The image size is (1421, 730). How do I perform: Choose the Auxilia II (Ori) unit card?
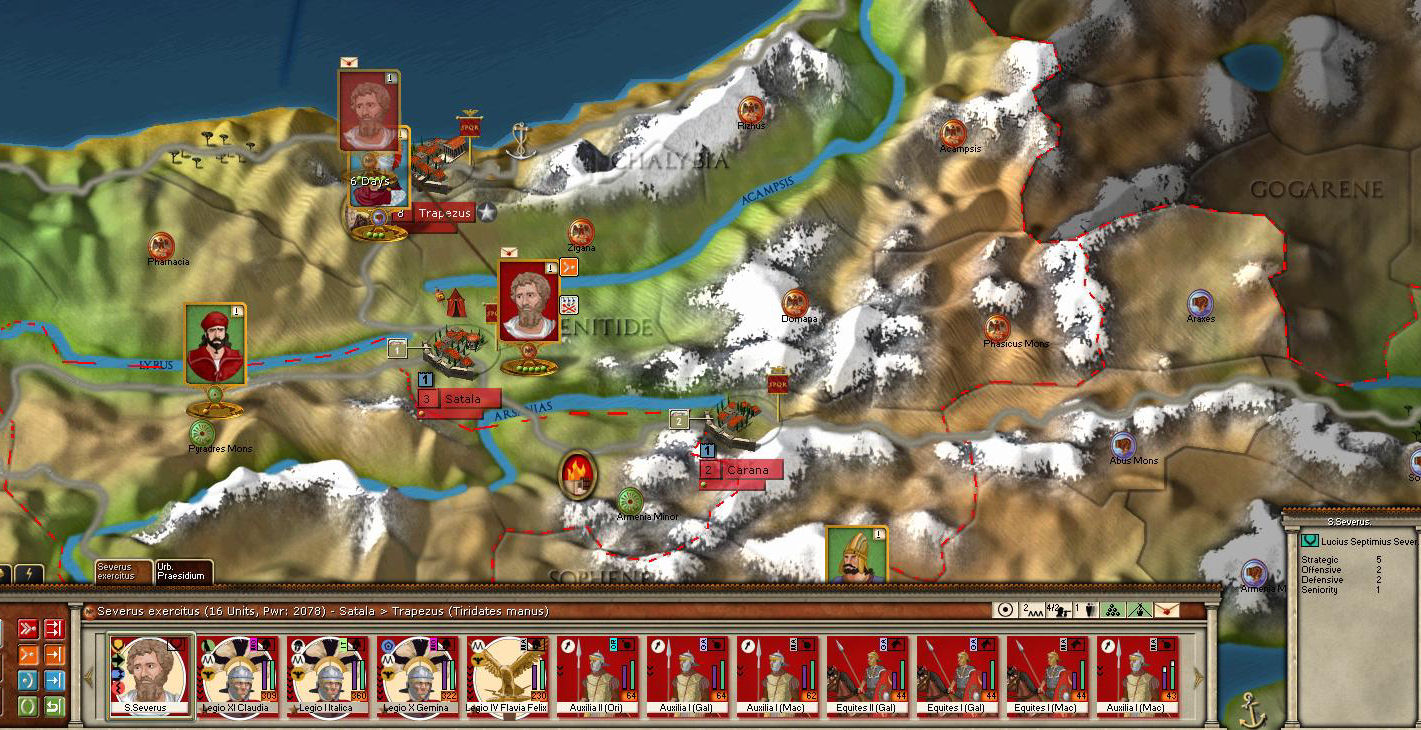(599, 677)
